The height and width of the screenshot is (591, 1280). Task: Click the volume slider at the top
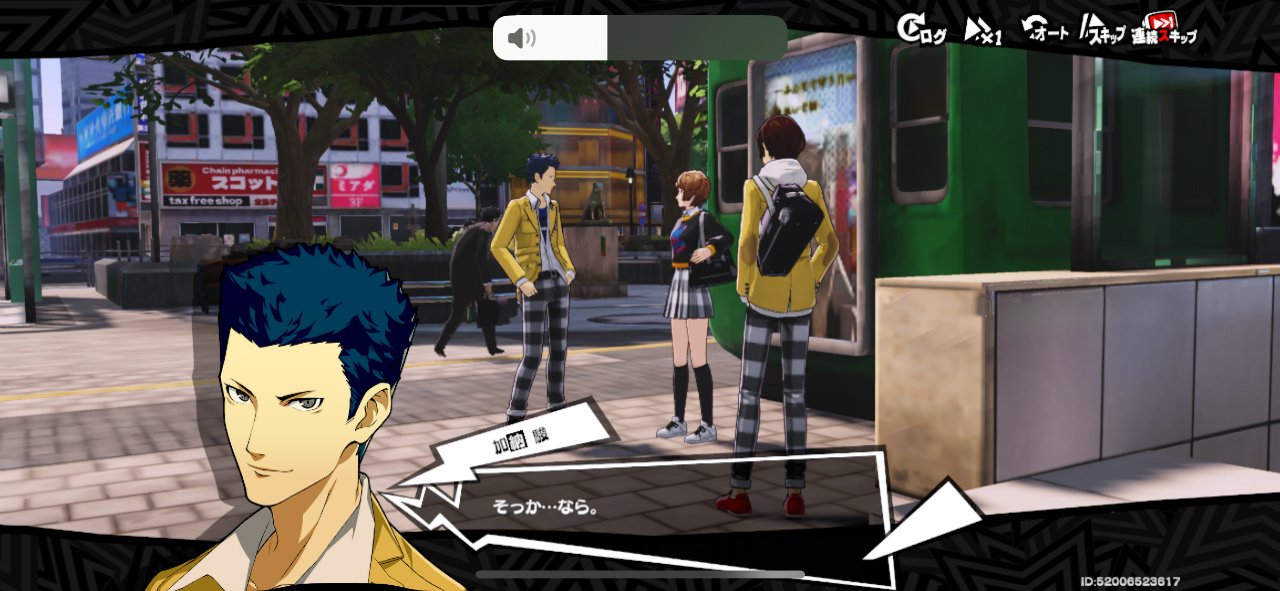coord(640,38)
